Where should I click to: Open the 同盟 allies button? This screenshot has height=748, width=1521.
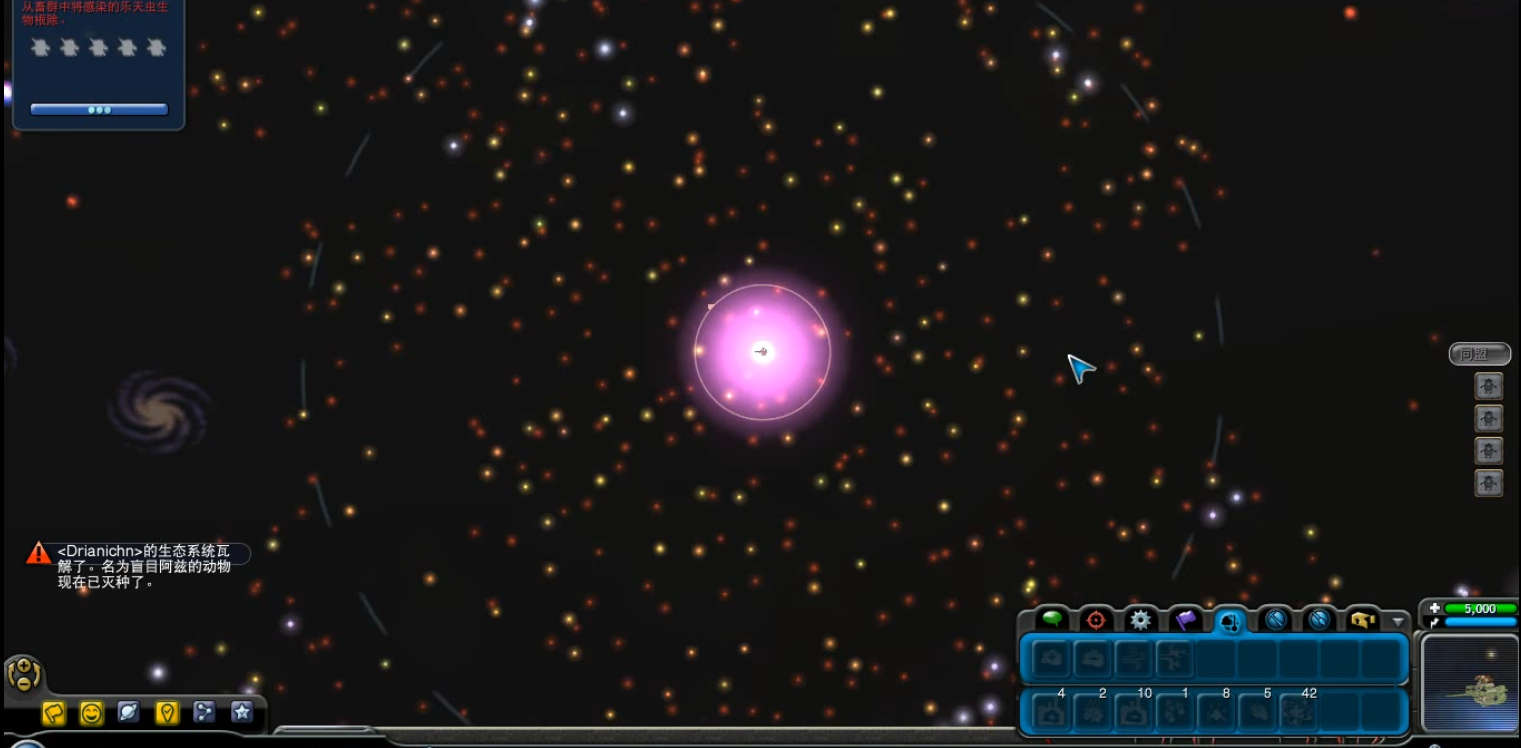[1479, 354]
